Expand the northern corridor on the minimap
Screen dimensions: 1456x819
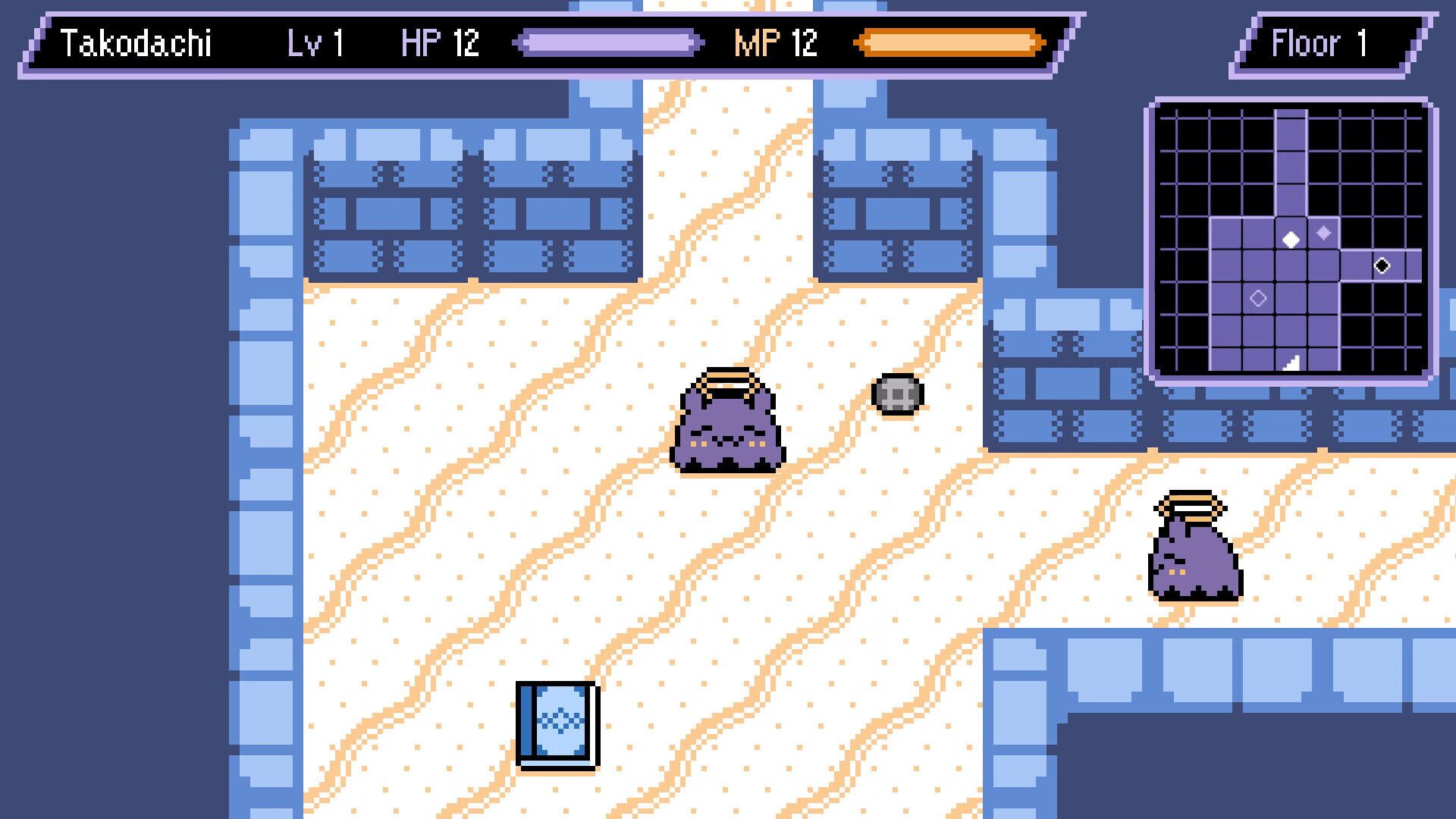point(1291,152)
